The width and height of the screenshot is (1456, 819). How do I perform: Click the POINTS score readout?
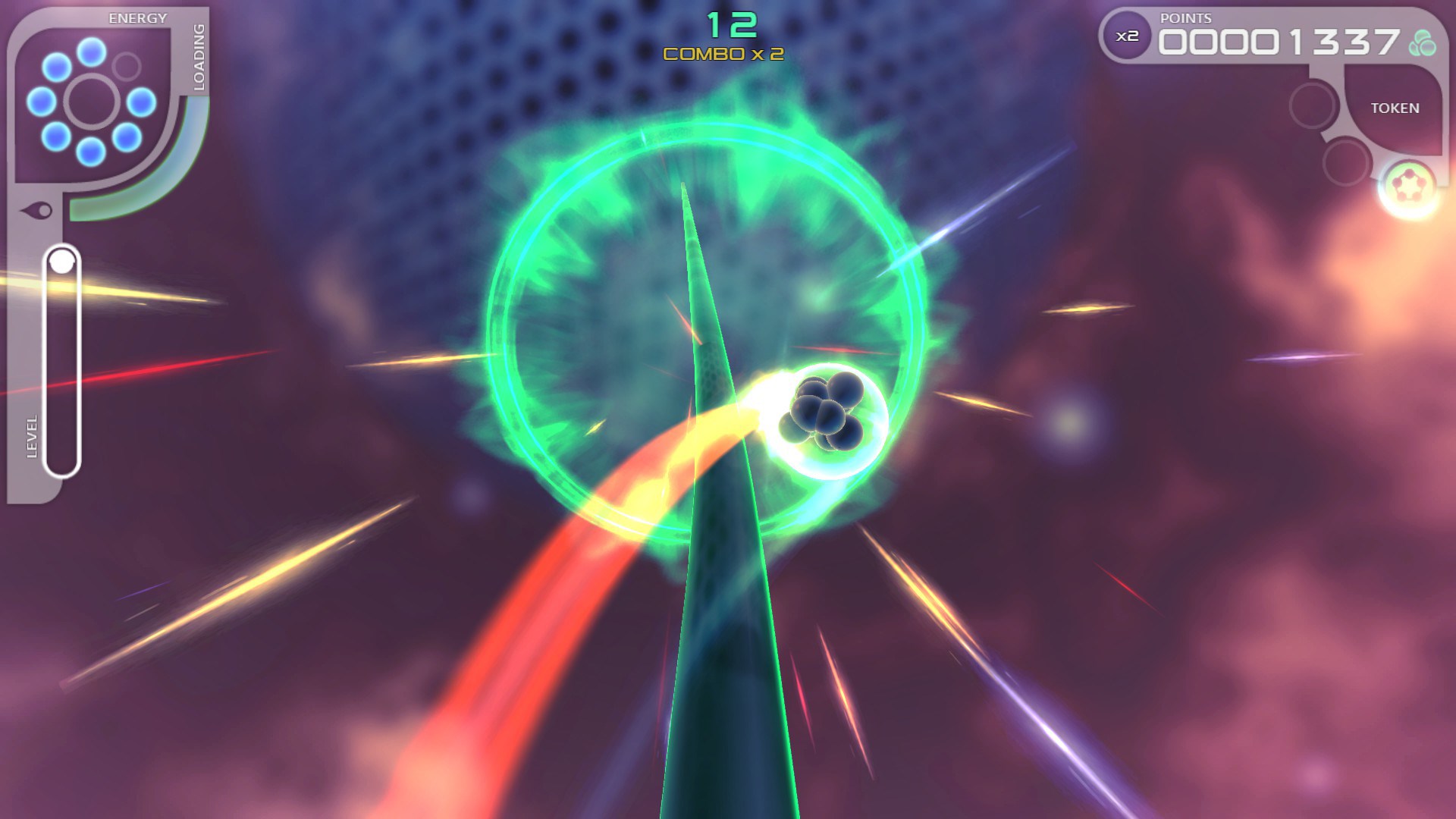pos(1279,41)
